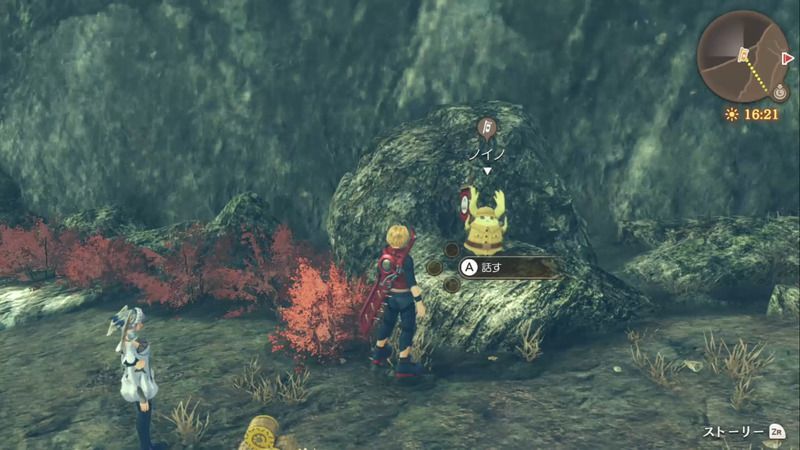Click the round landmark icon on the minimap edge

[780, 91]
